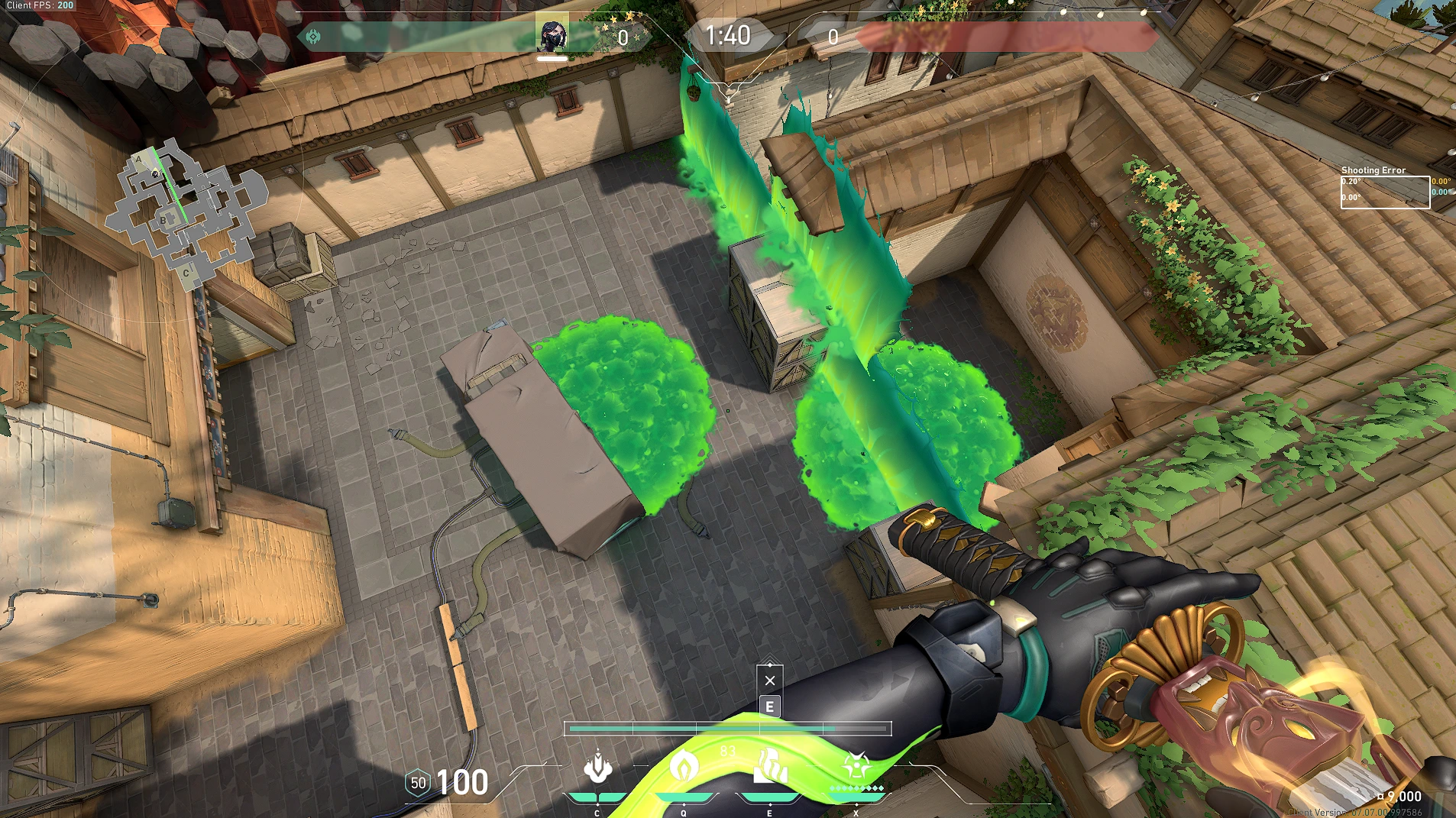Toggle the Toxic Screen ability icon
1456x818 pixels.
click(770, 767)
